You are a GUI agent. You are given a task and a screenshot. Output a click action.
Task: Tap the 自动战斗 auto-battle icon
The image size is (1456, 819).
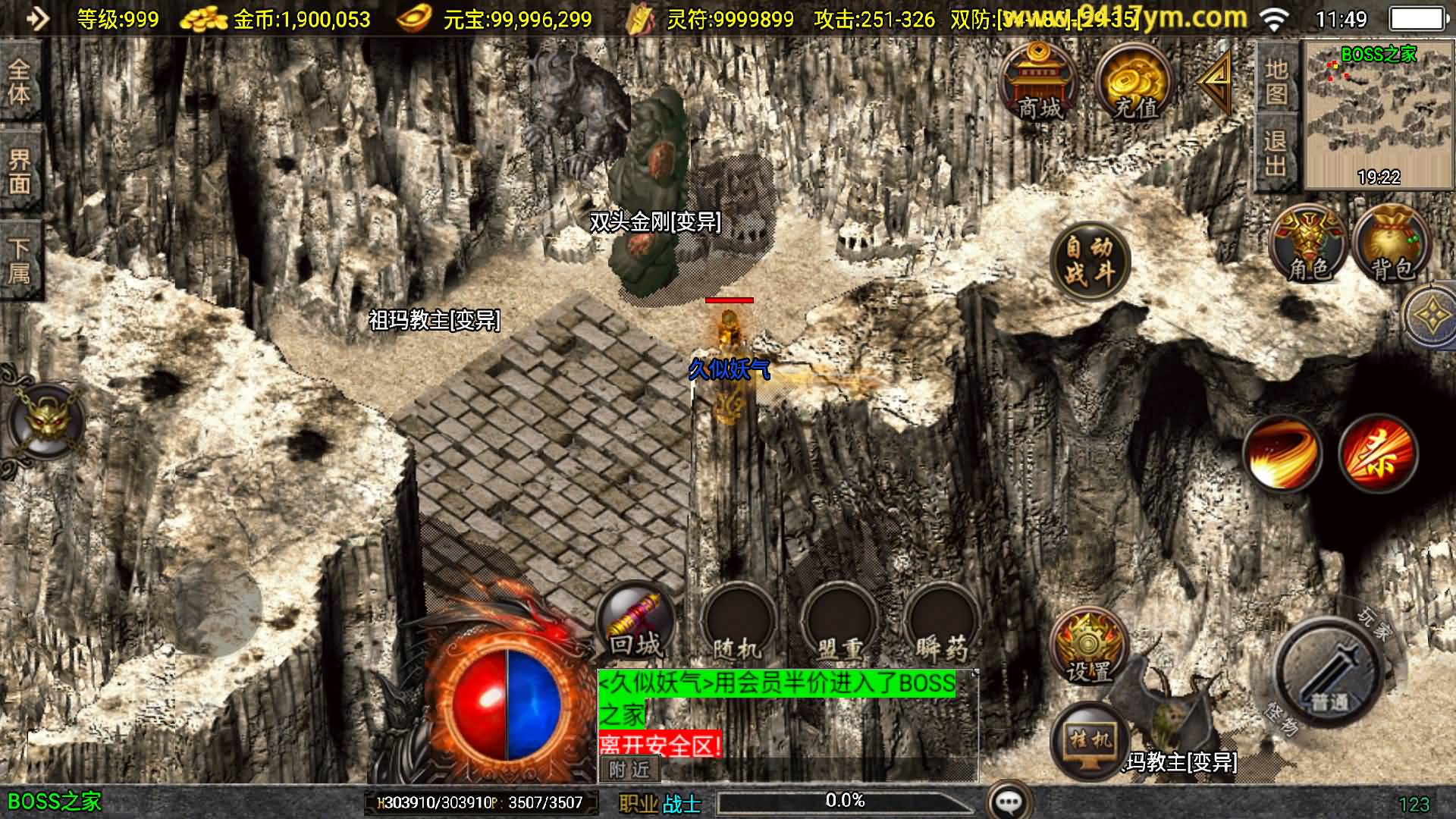tap(1090, 260)
